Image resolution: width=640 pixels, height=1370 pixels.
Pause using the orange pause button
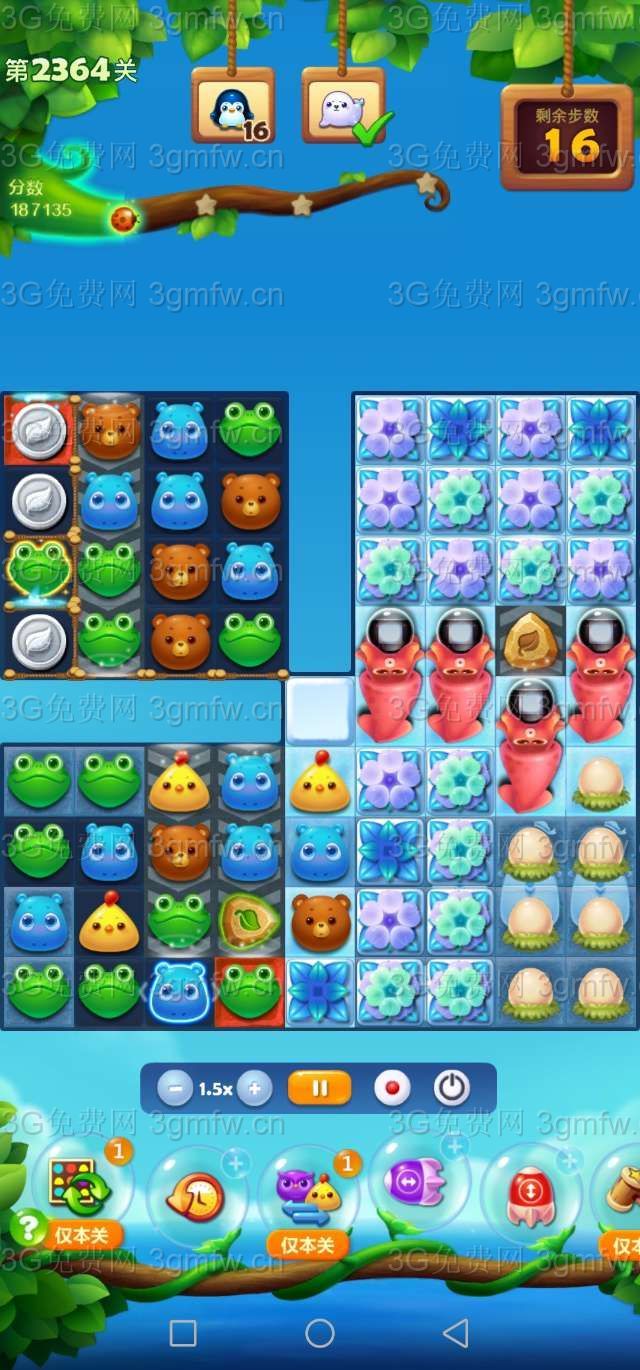click(319, 1088)
